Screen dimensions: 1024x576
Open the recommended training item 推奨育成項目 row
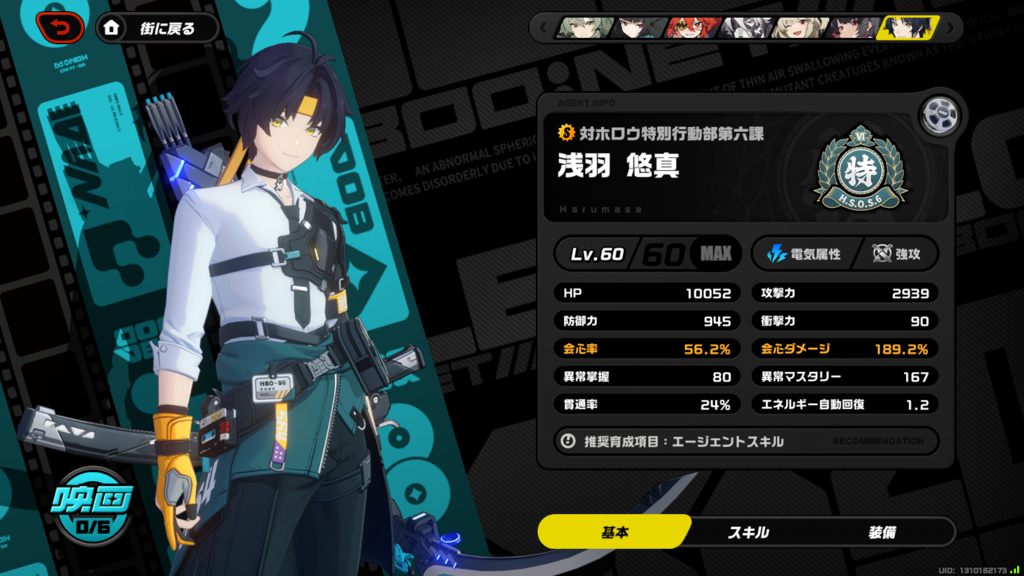click(x=746, y=441)
